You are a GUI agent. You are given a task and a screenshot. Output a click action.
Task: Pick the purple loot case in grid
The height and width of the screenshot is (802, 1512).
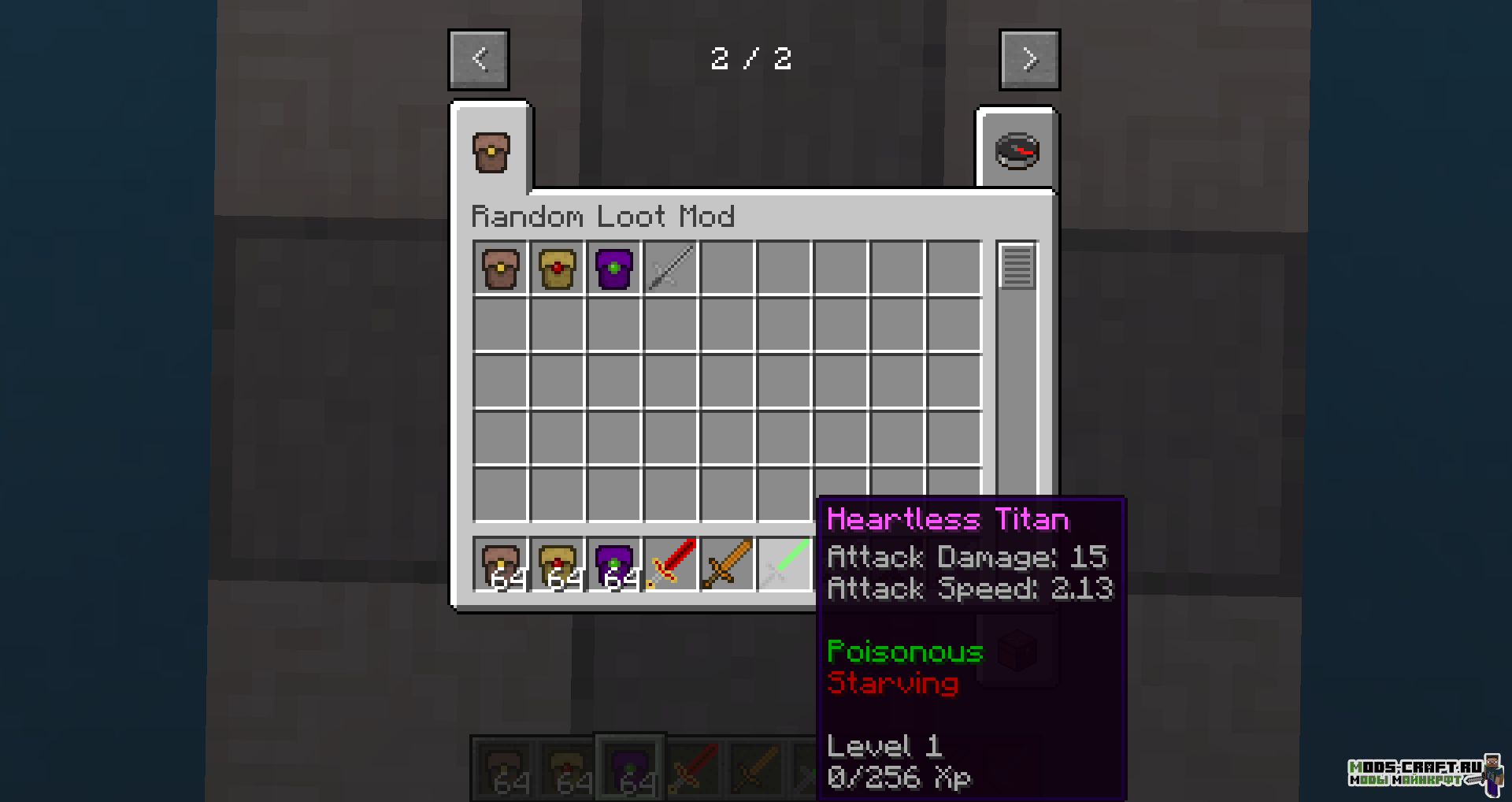pyautogui.click(x=614, y=269)
